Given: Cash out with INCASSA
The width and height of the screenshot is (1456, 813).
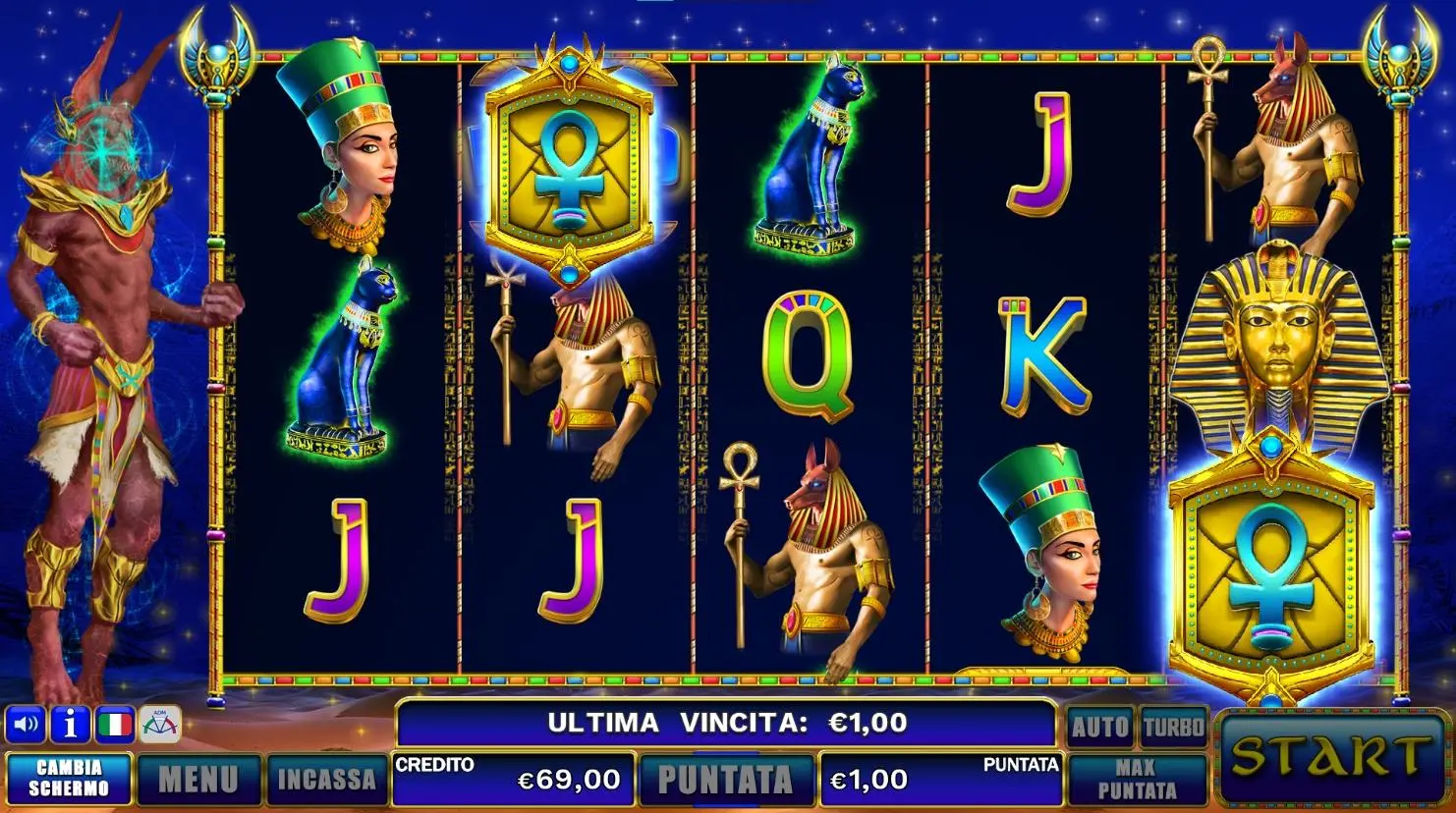Looking at the screenshot, I should pos(326,780).
